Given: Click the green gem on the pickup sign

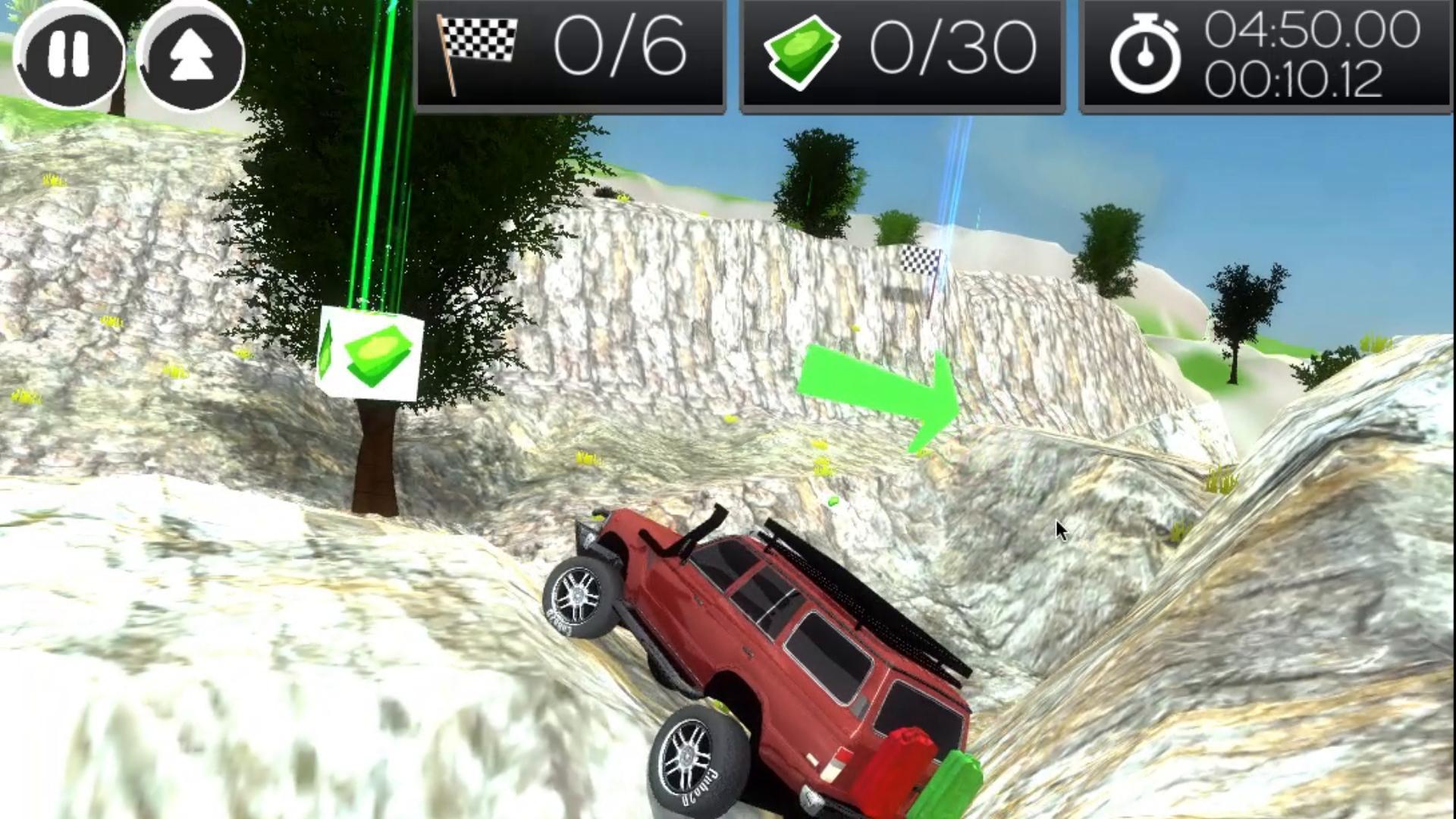Looking at the screenshot, I should point(330,350).
